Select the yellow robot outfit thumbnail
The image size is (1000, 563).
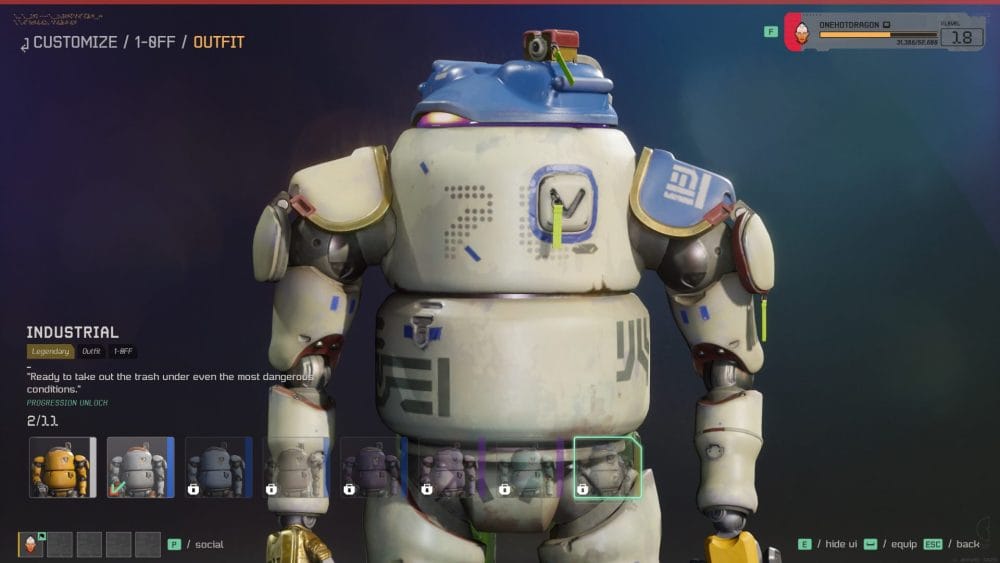(62, 467)
